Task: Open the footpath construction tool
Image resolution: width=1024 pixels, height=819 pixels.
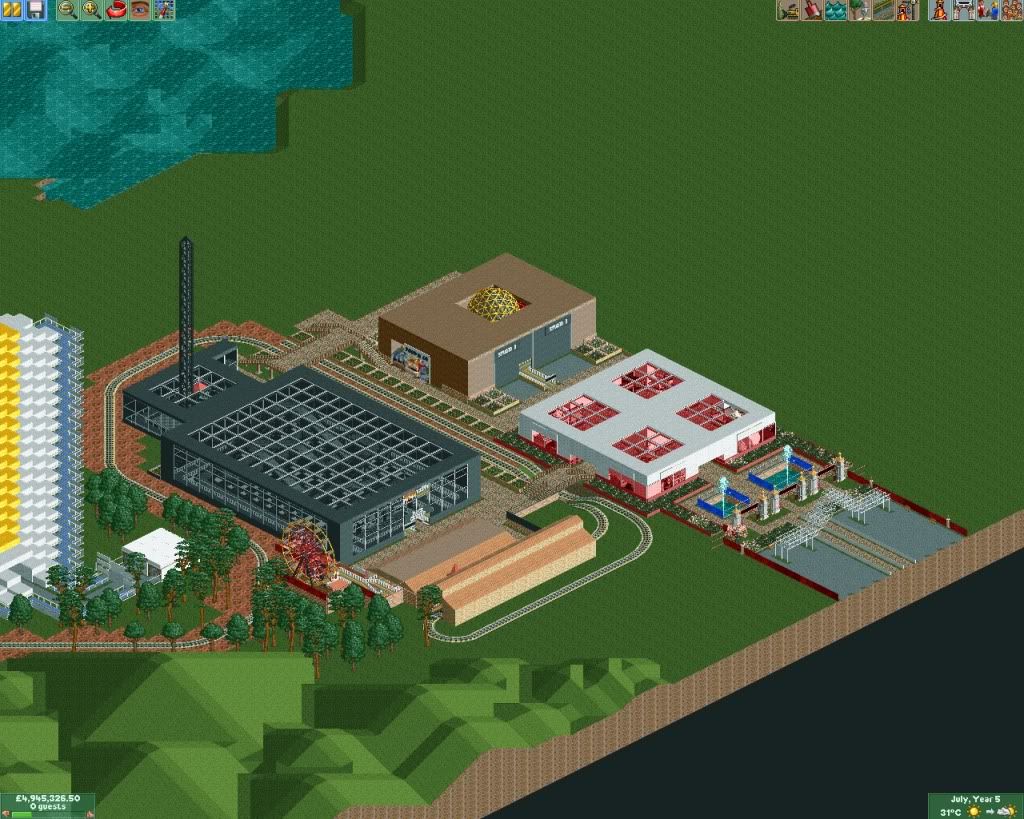Action: click(x=884, y=10)
